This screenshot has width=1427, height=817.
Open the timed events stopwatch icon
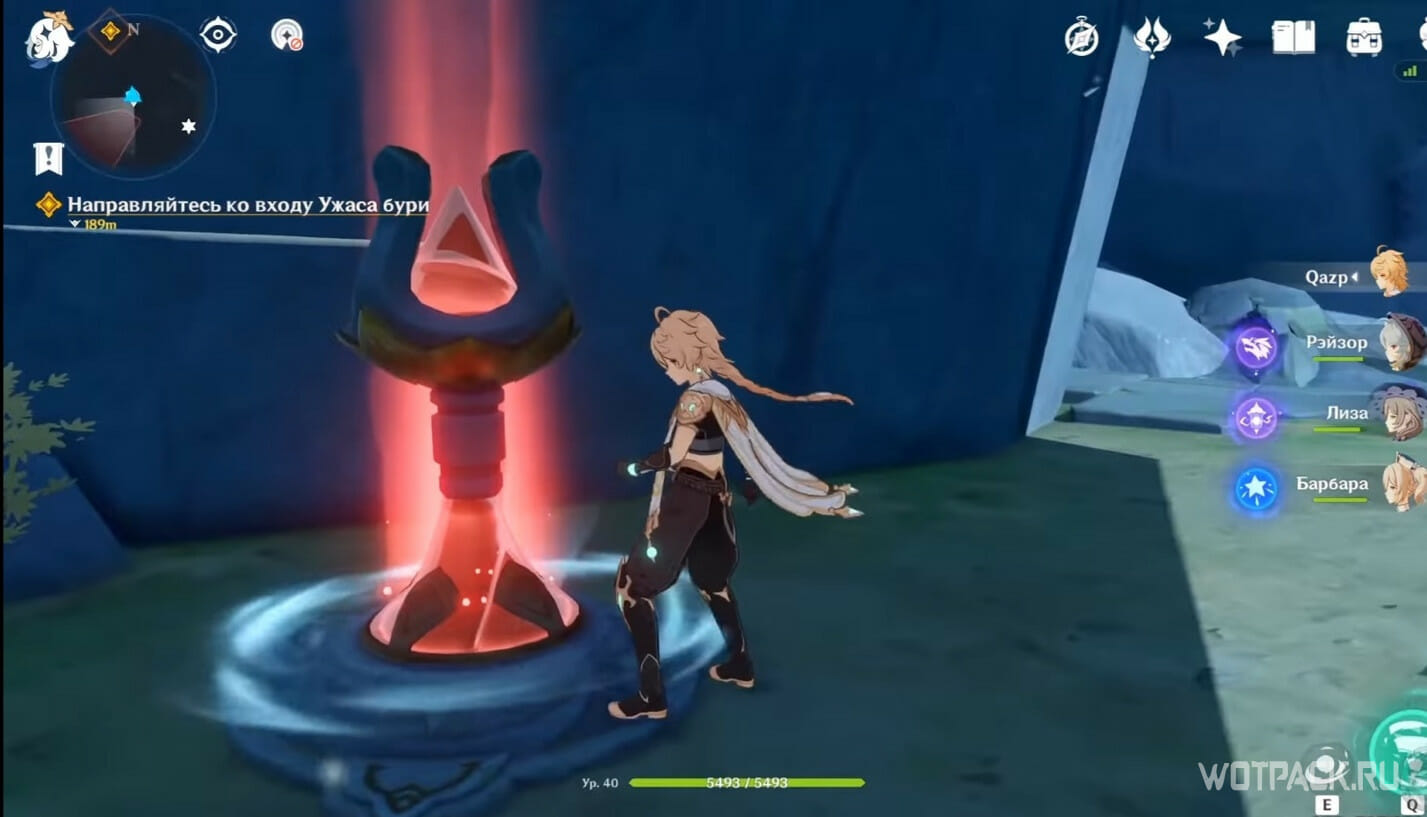click(1080, 38)
